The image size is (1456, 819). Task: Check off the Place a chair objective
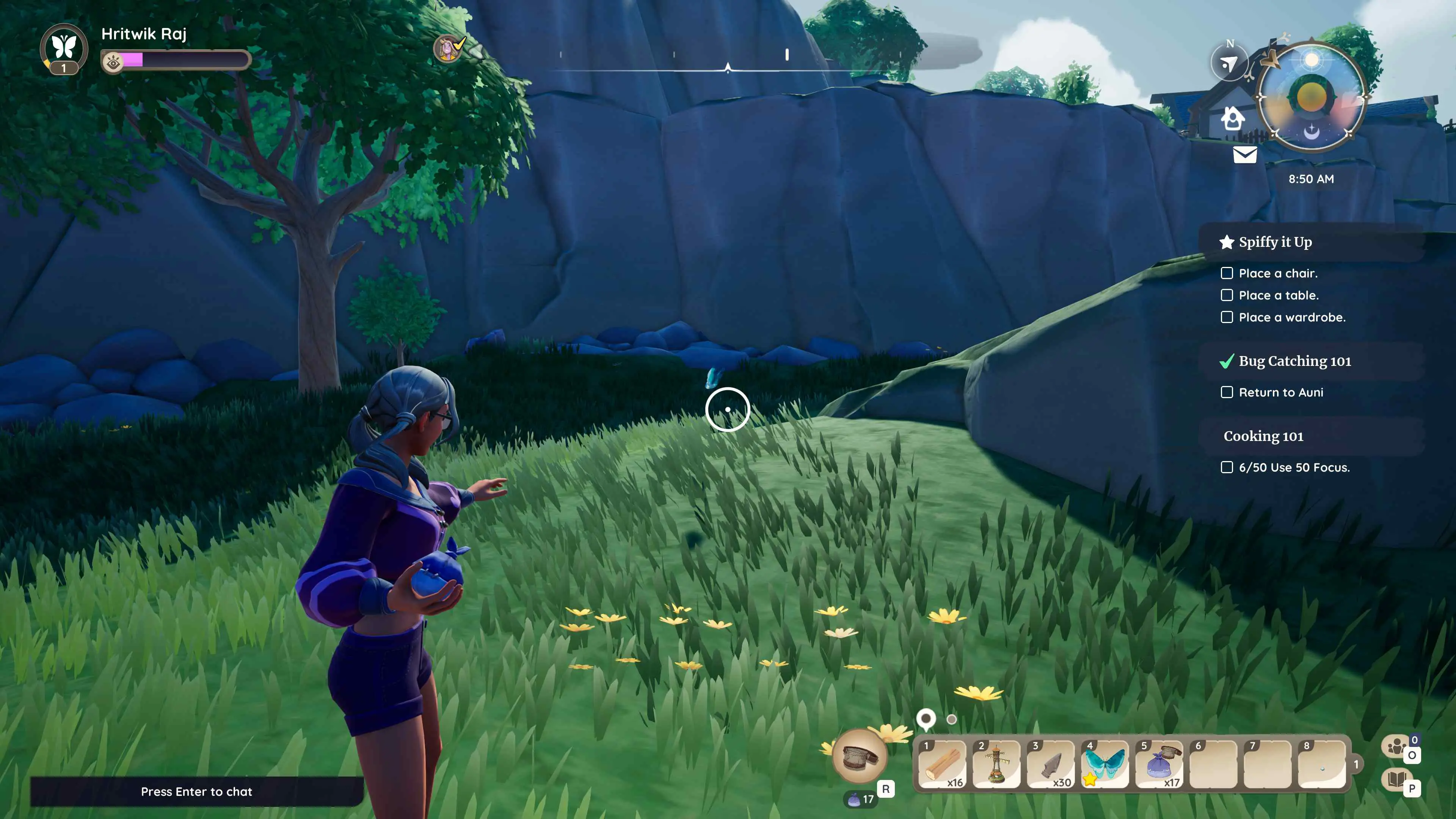[1227, 273]
